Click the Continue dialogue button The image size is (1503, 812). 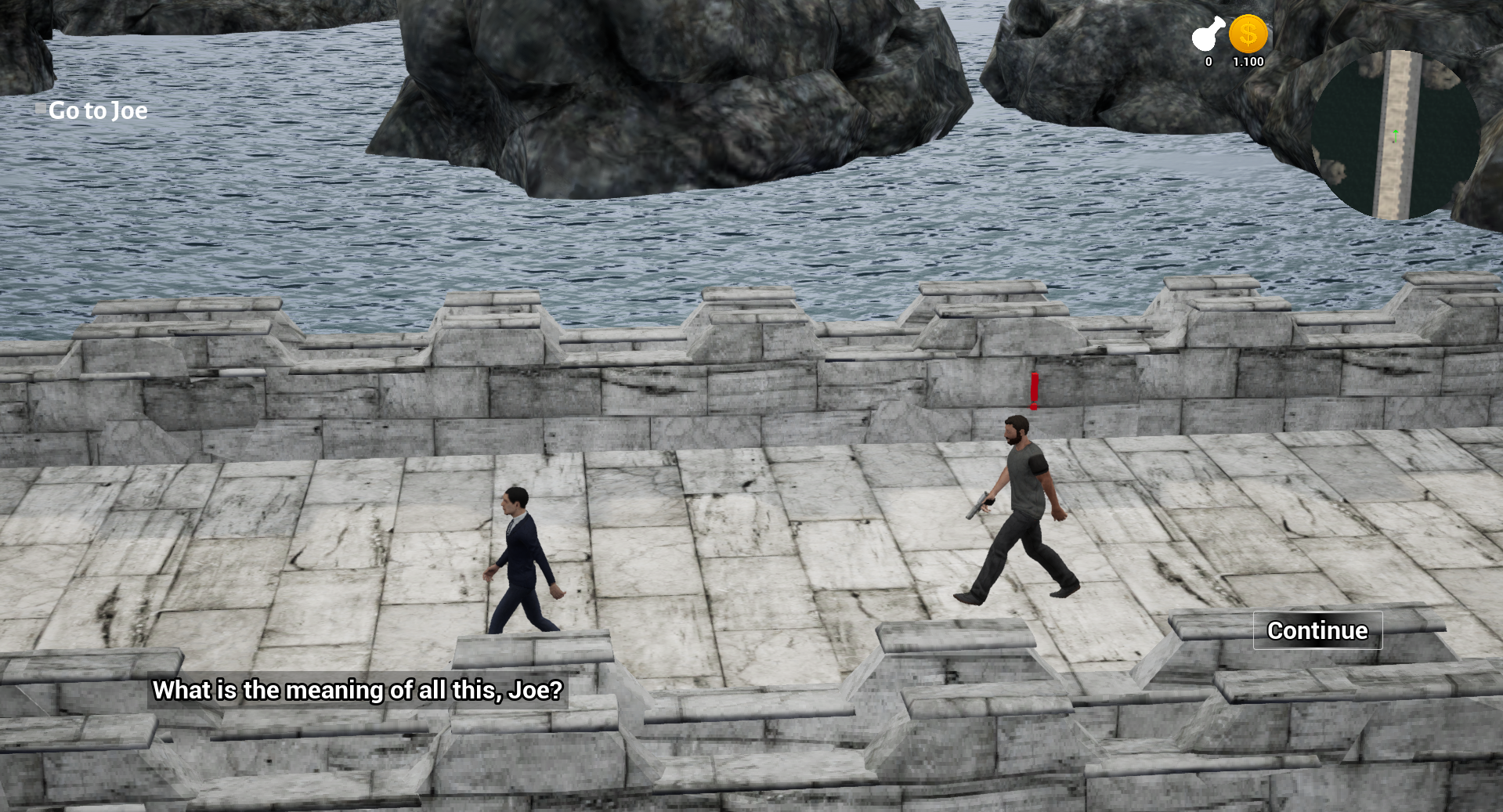[x=1317, y=630]
